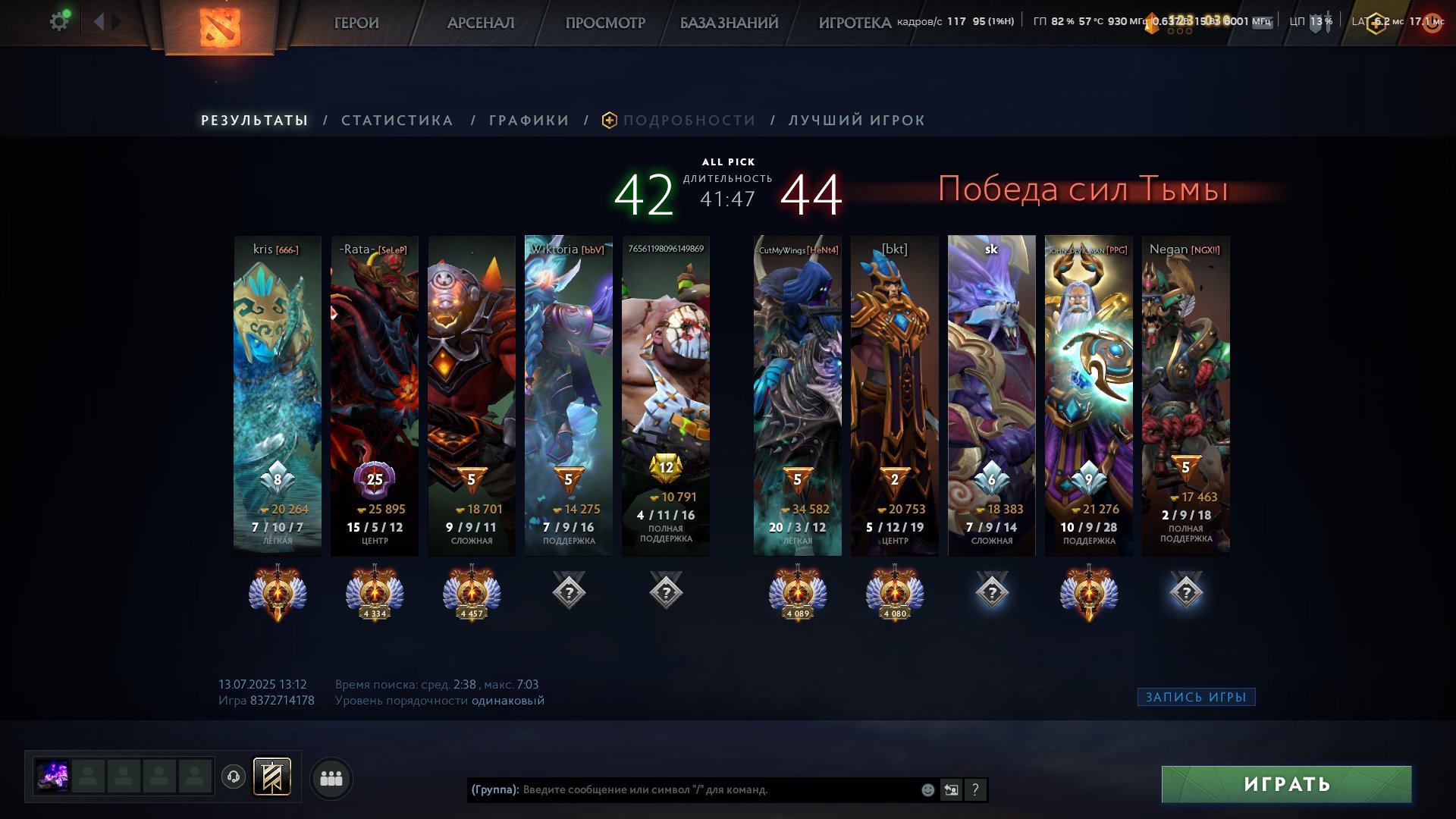Click the orange power button top right
Screen dimensions: 1456x819
(x=1431, y=23)
